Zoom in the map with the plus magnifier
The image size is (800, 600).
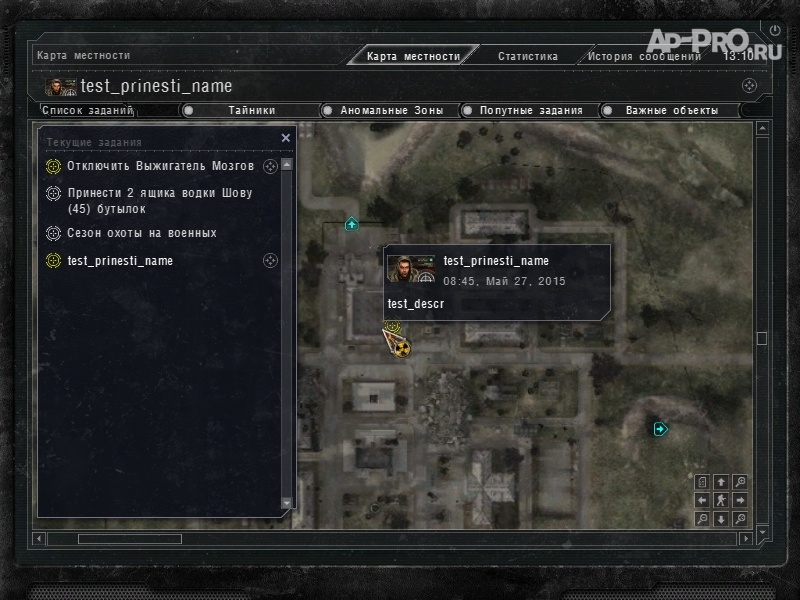[740, 482]
